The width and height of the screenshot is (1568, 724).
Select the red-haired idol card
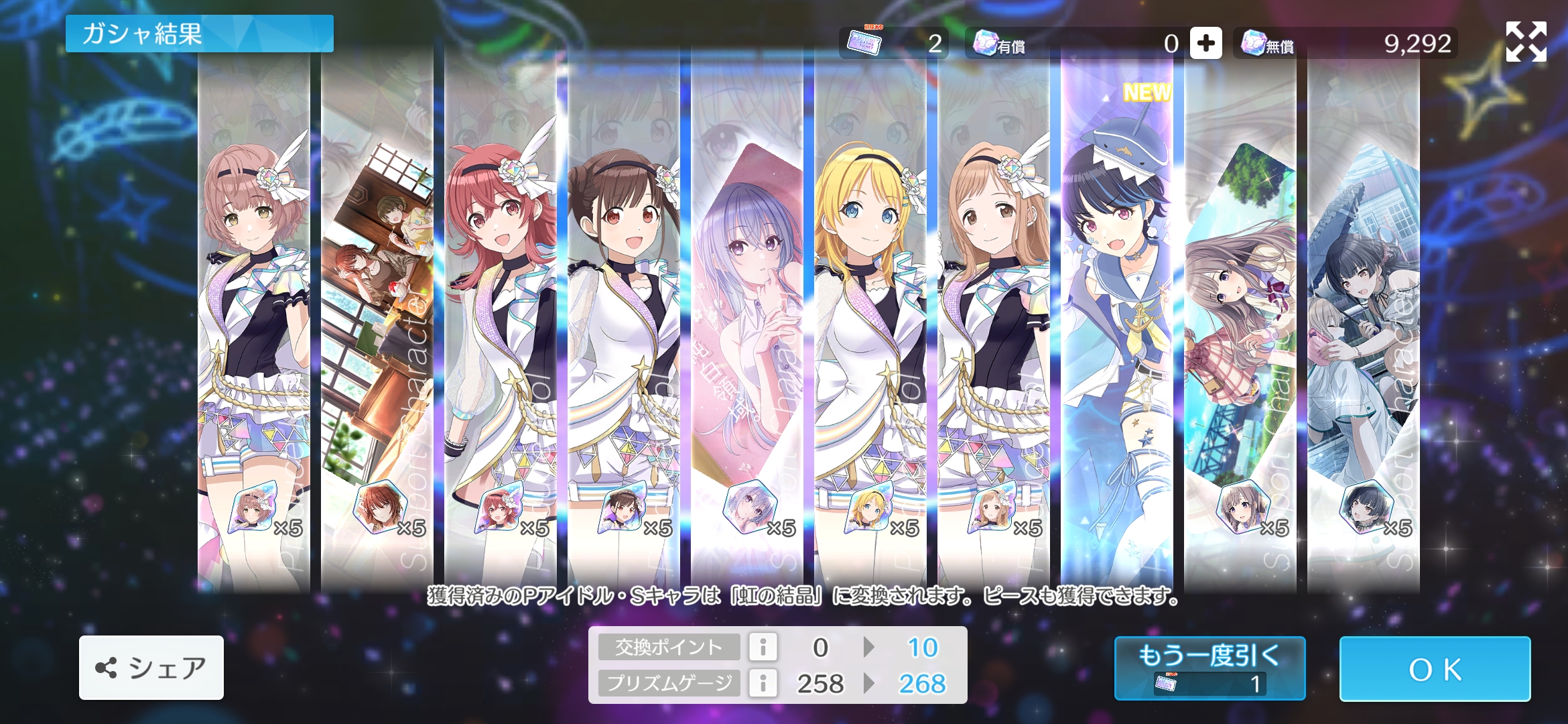coord(500,322)
